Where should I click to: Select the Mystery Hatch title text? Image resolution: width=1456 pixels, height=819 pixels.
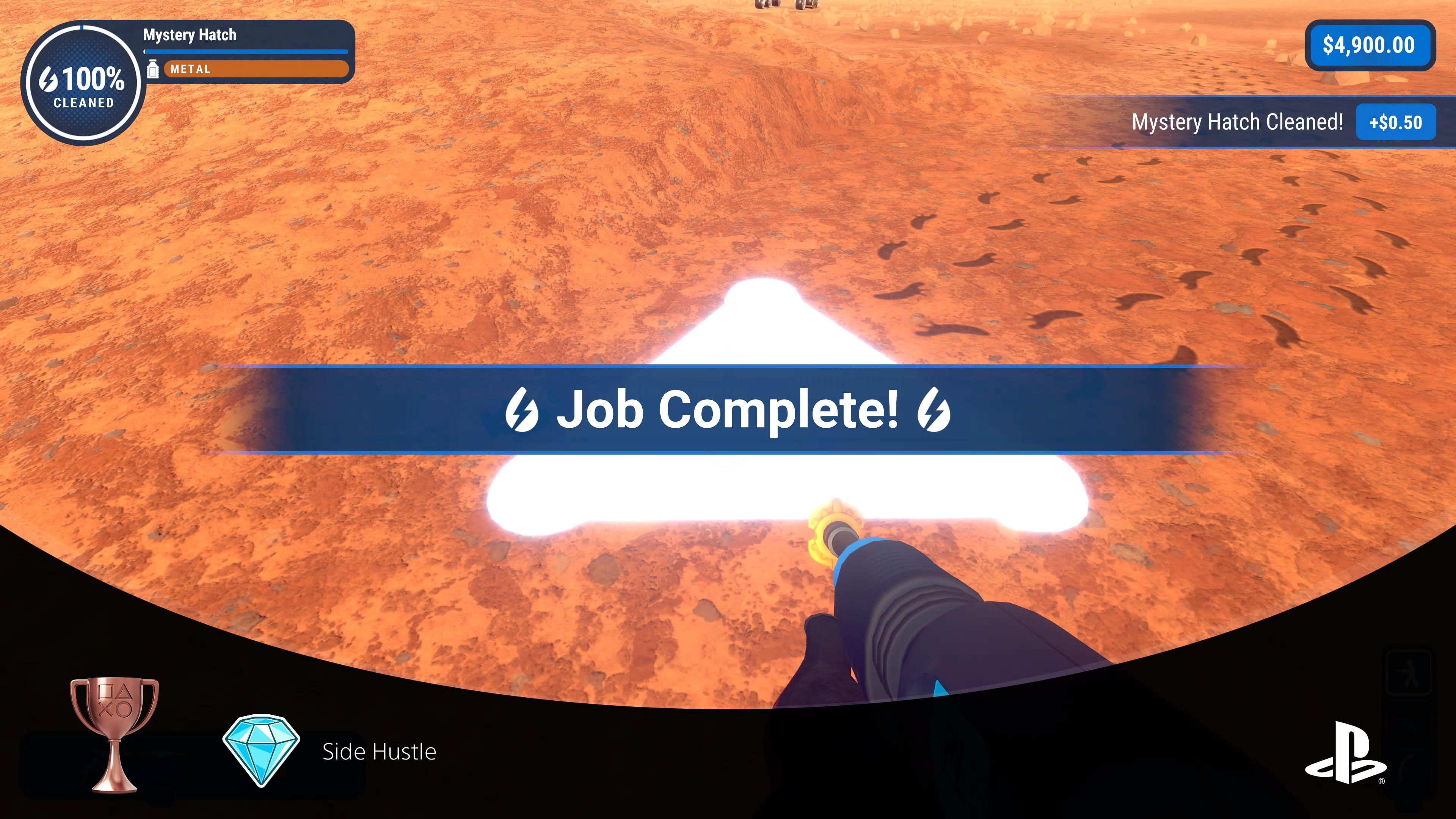click(189, 35)
